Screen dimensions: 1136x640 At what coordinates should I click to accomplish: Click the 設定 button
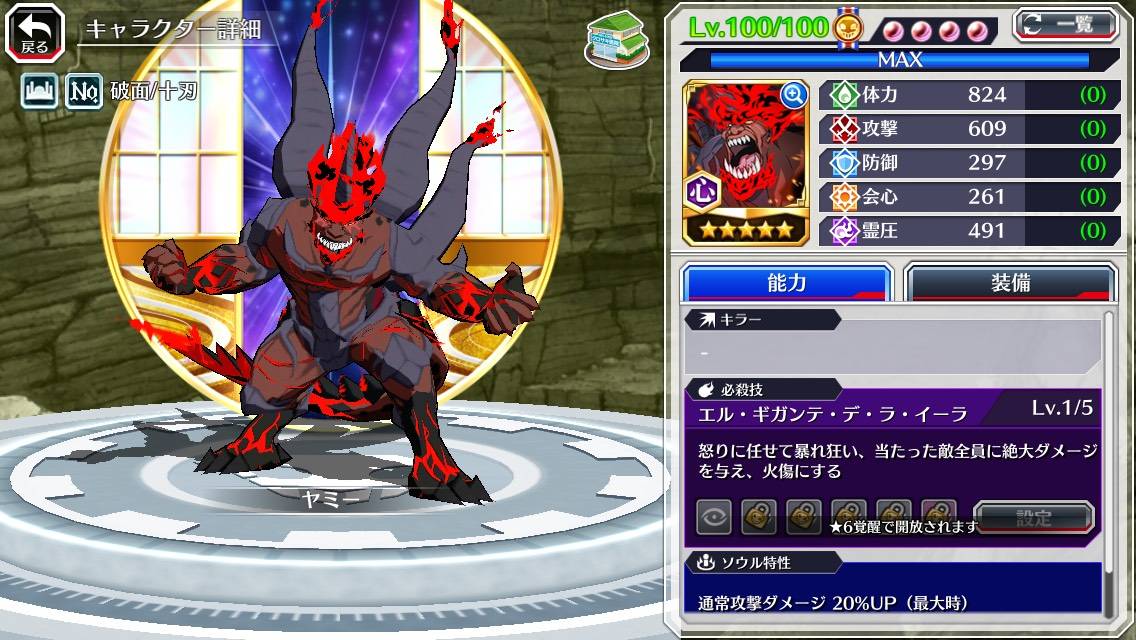click(x=1034, y=518)
